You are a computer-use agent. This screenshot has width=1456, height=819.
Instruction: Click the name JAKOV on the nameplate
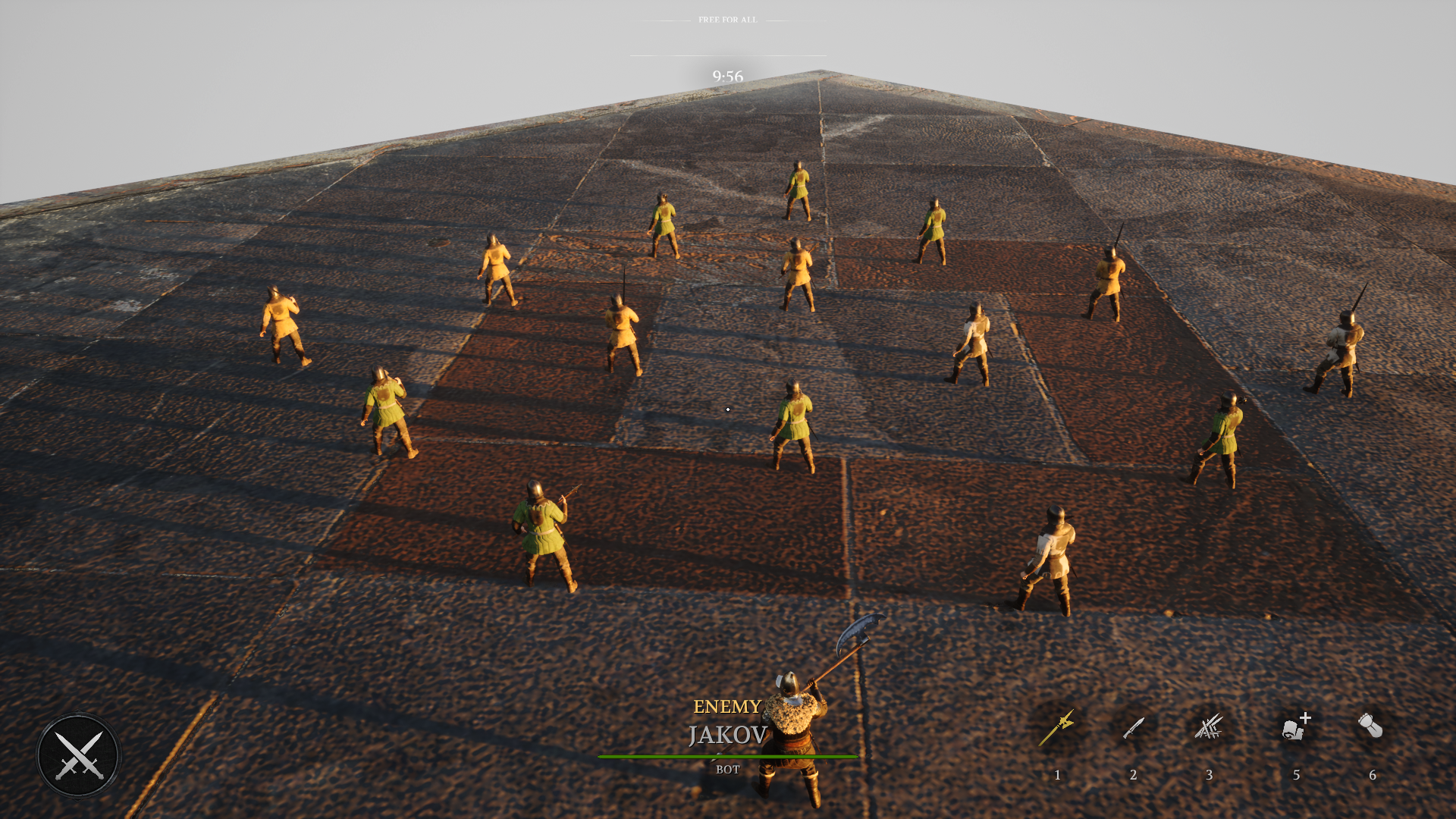point(727,736)
